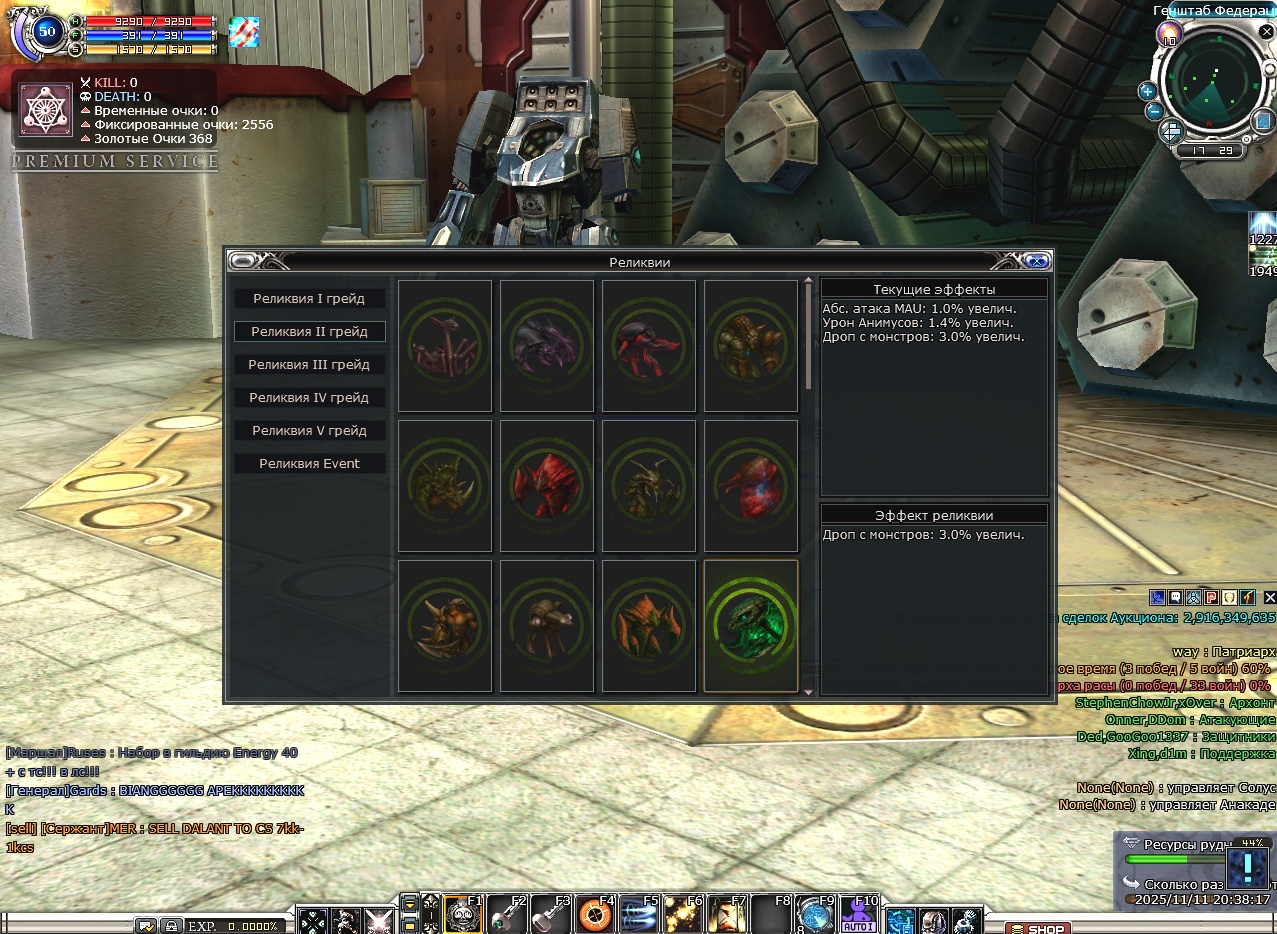
Task: Select the highlighted green lizard relic
Action: click(751, 625)
